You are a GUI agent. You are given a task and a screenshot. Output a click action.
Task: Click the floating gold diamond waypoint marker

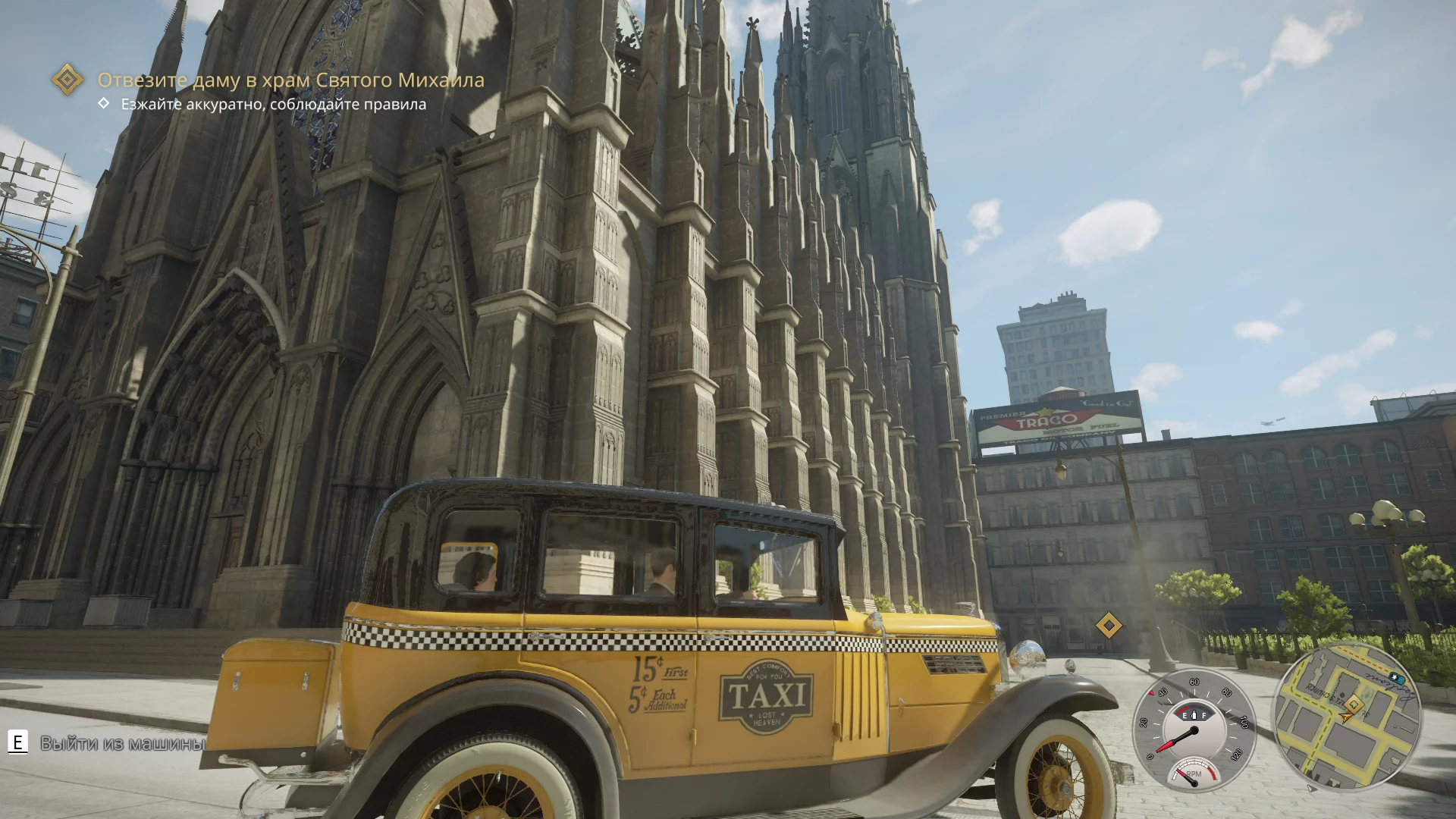coord(1109,626)
